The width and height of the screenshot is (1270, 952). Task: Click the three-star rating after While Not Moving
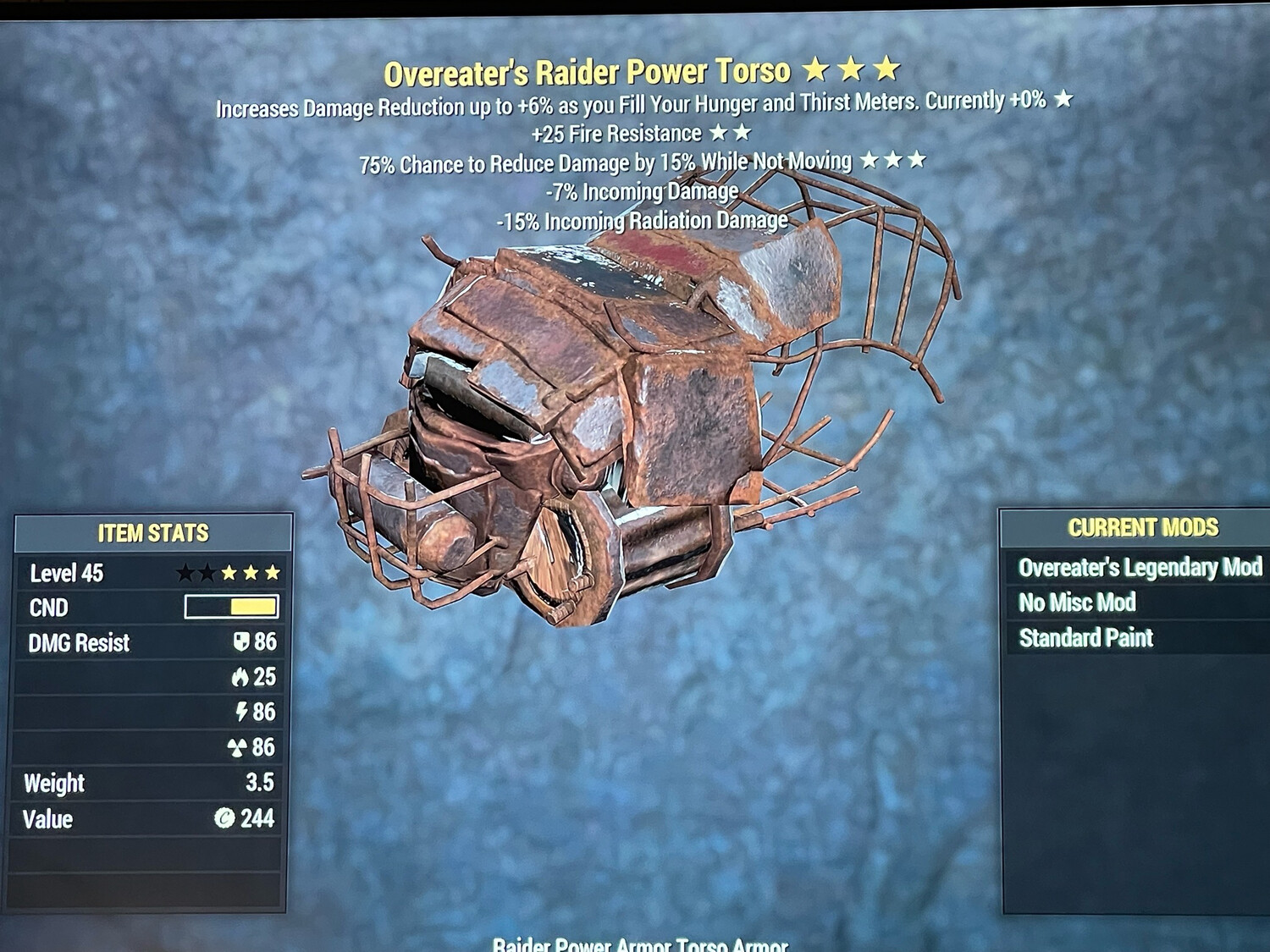893,161
